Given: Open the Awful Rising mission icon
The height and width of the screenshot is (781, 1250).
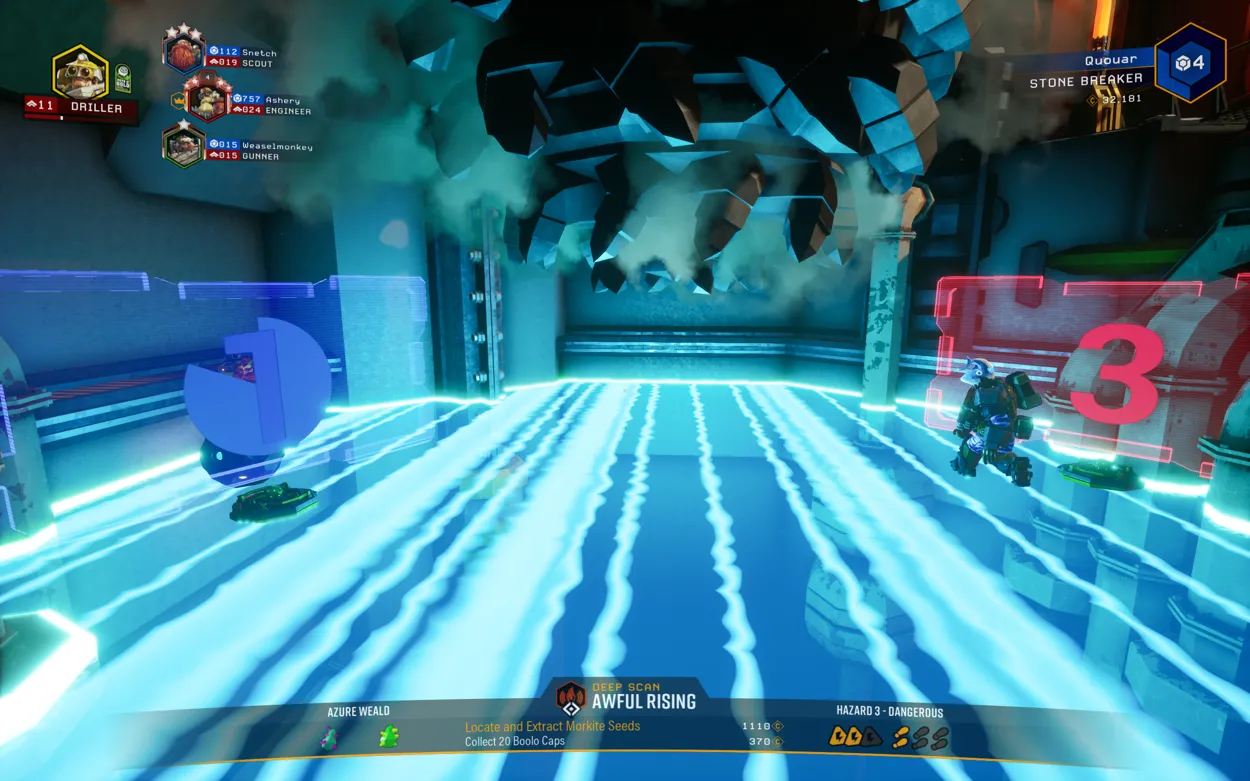Looking at the screenshot, I should pos(571,697).
